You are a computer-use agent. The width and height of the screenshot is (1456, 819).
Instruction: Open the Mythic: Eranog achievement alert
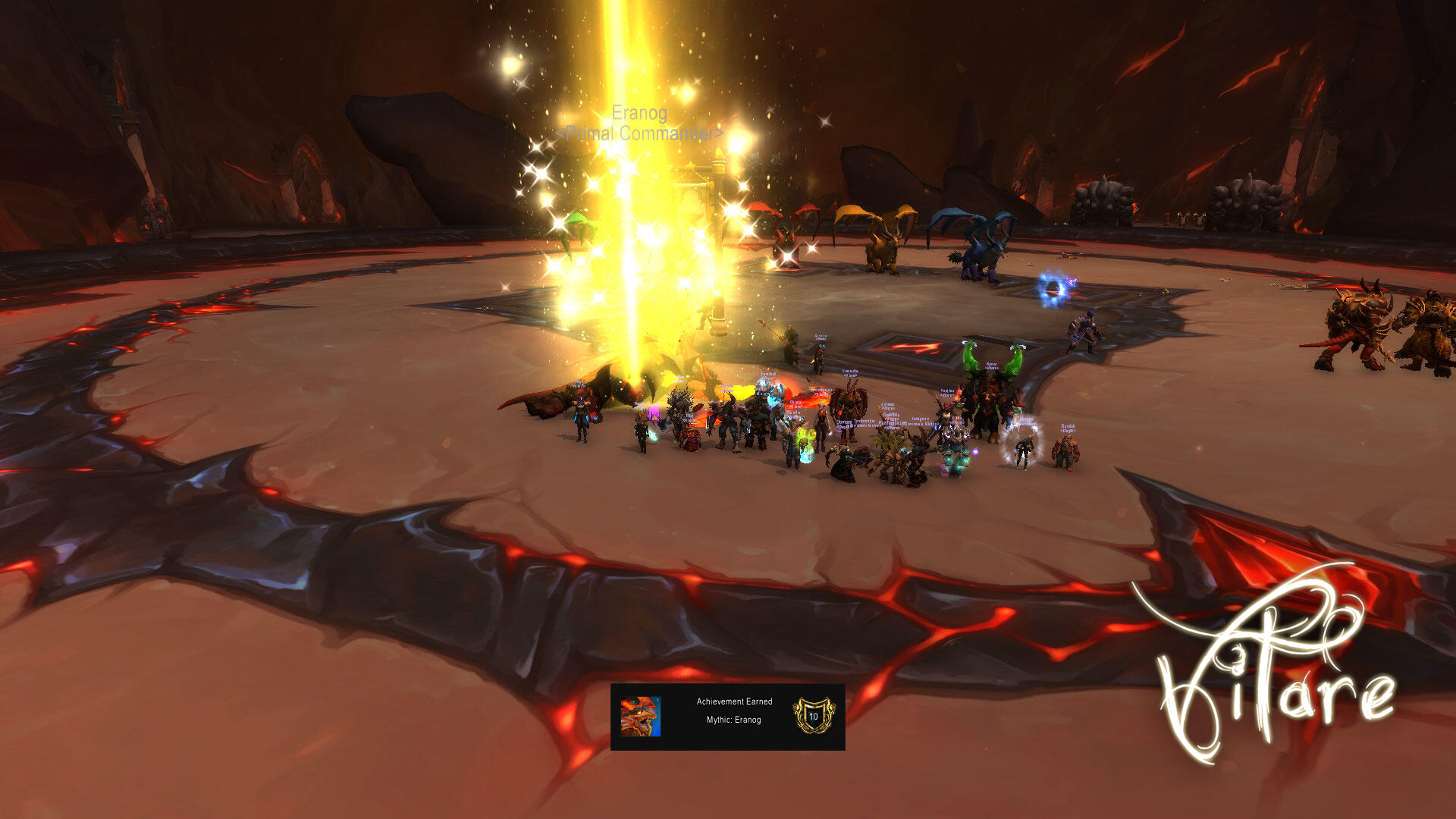727,717
